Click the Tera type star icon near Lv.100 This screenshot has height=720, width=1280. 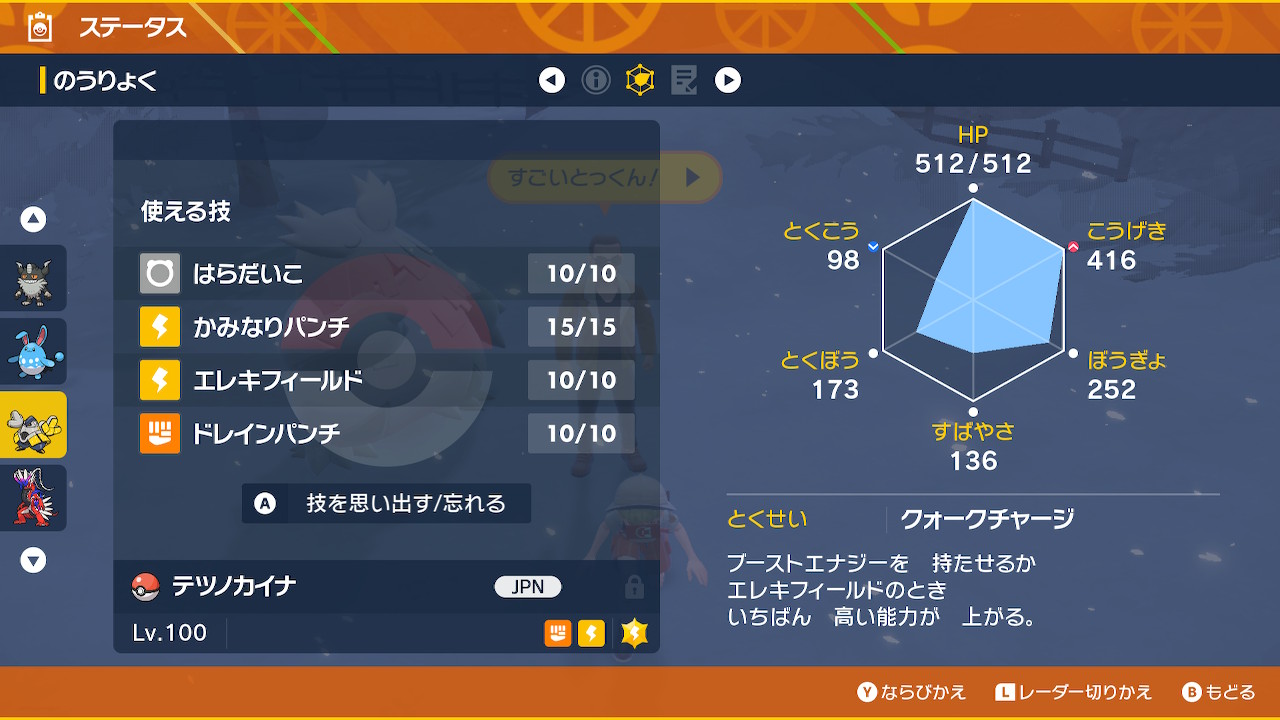click(x=633, y=633)
